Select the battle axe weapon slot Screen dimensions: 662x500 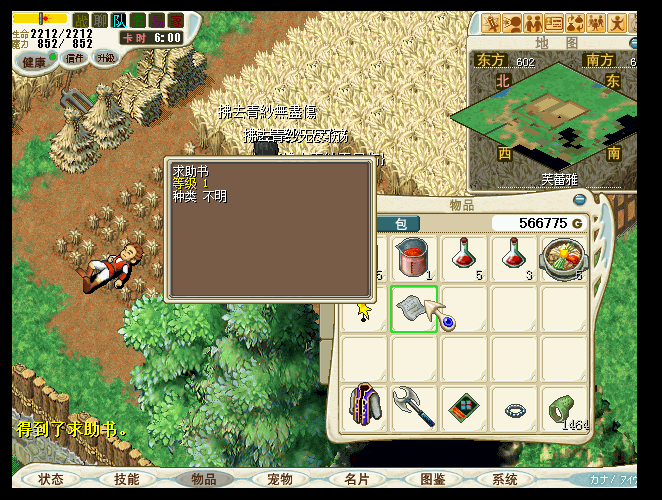(413, 407)
